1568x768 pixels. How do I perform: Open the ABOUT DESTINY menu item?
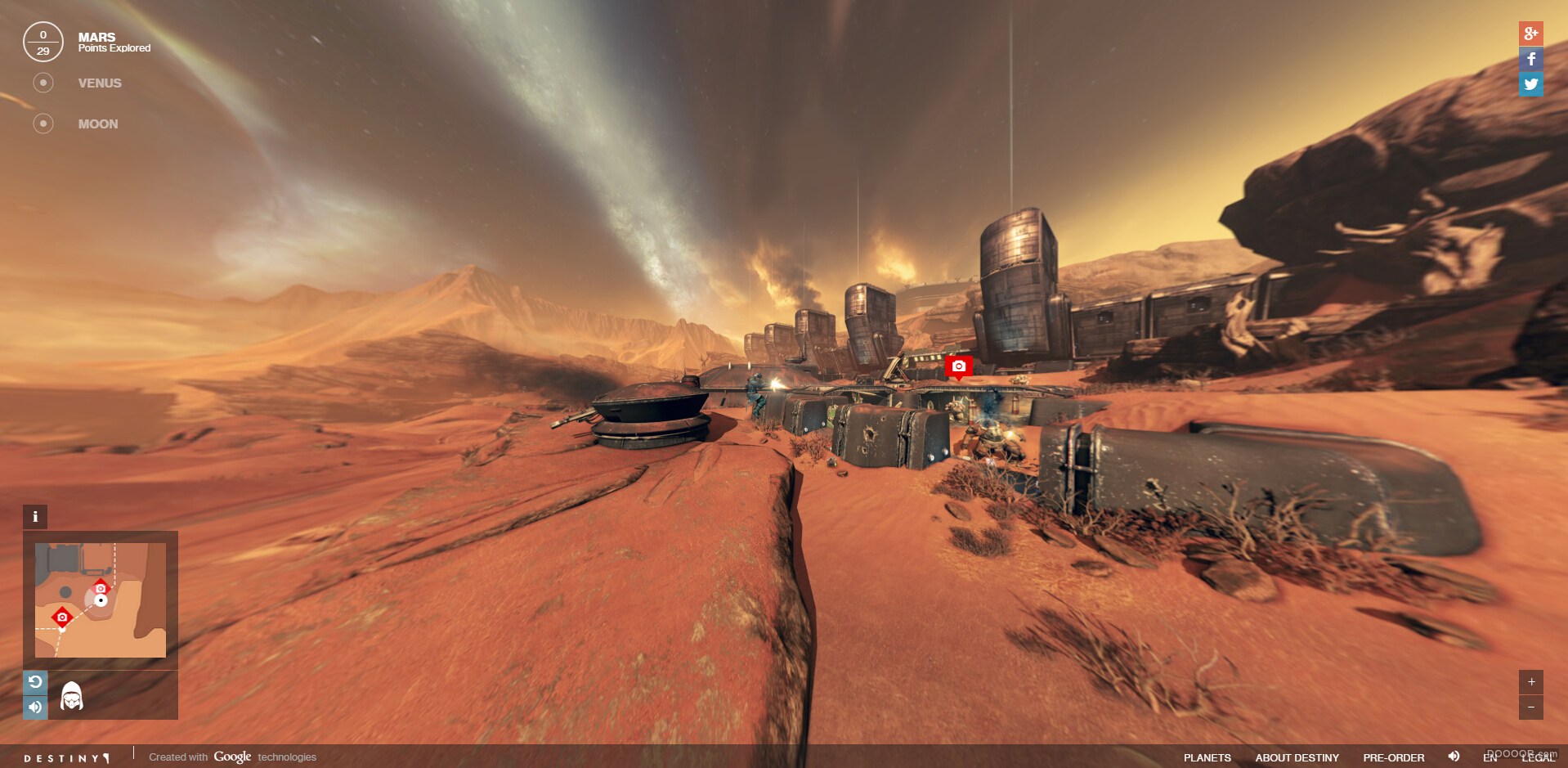(x=1297, y=757)
